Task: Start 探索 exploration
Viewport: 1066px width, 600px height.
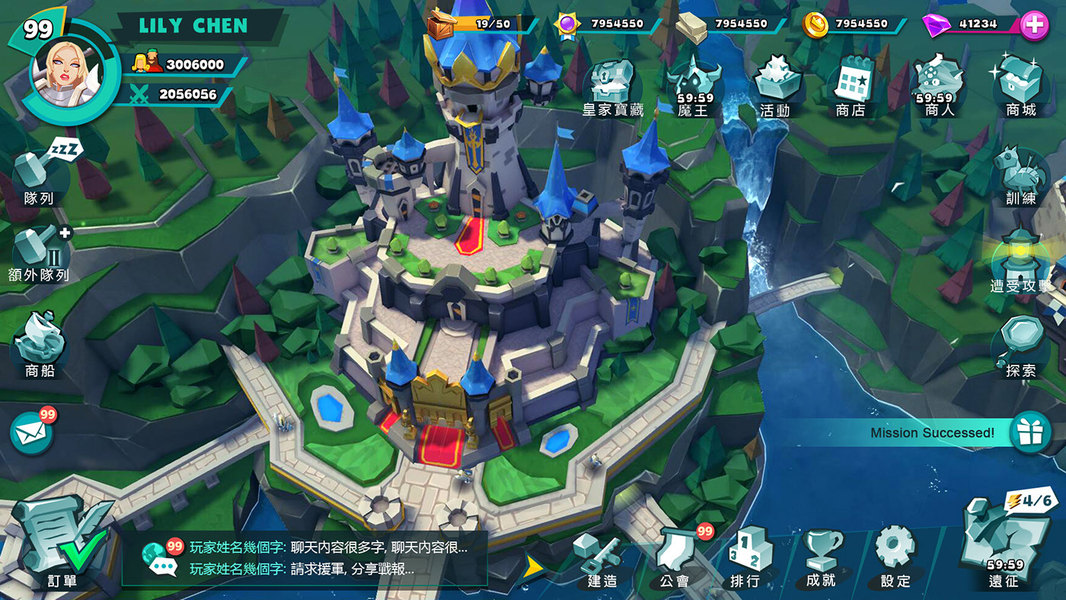Action: coord(1021,345)
